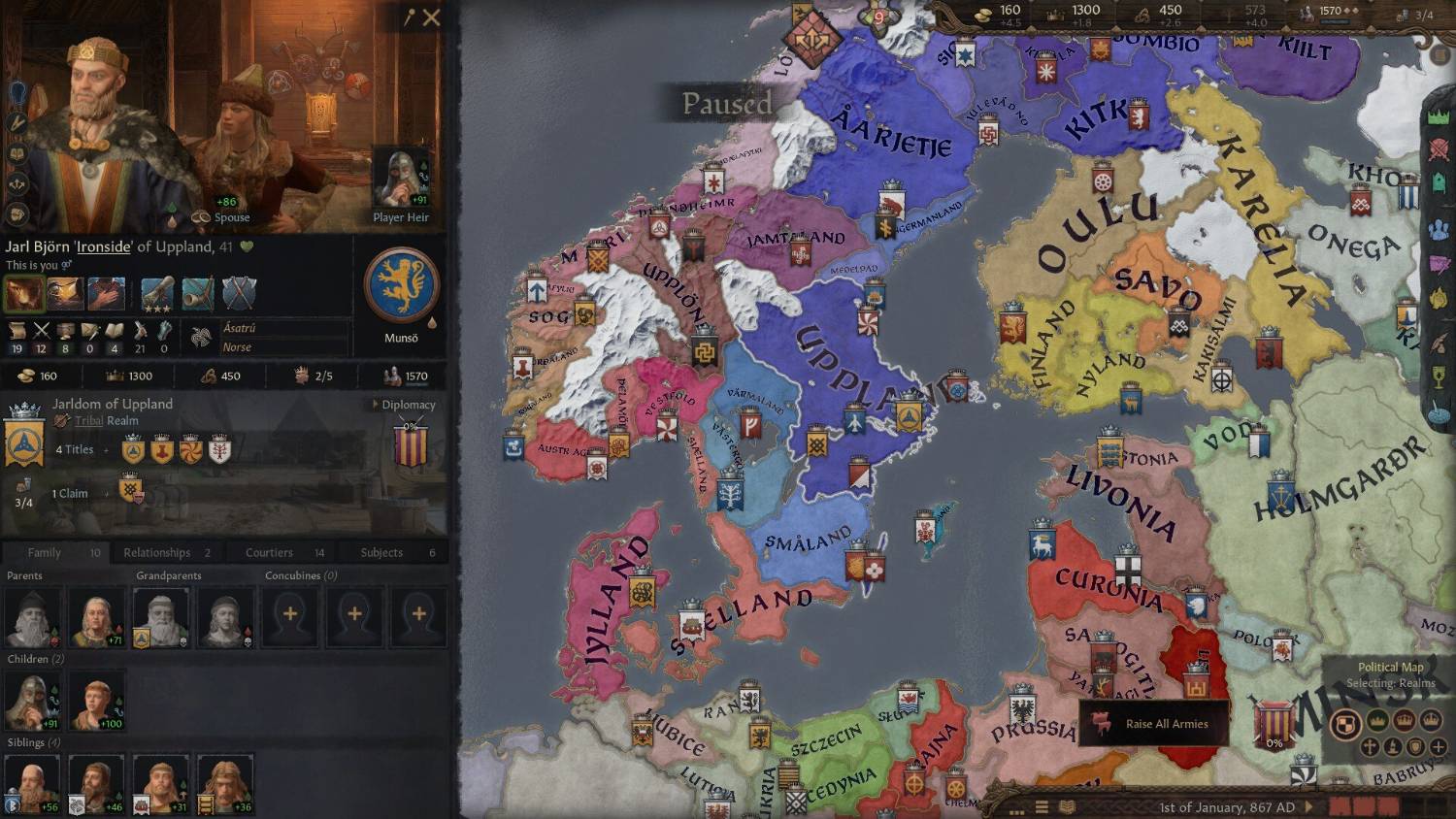1456x819 pixels.
Task: Open the Norse culture entry
Action: pyautogui.click(x=237, y=347)
